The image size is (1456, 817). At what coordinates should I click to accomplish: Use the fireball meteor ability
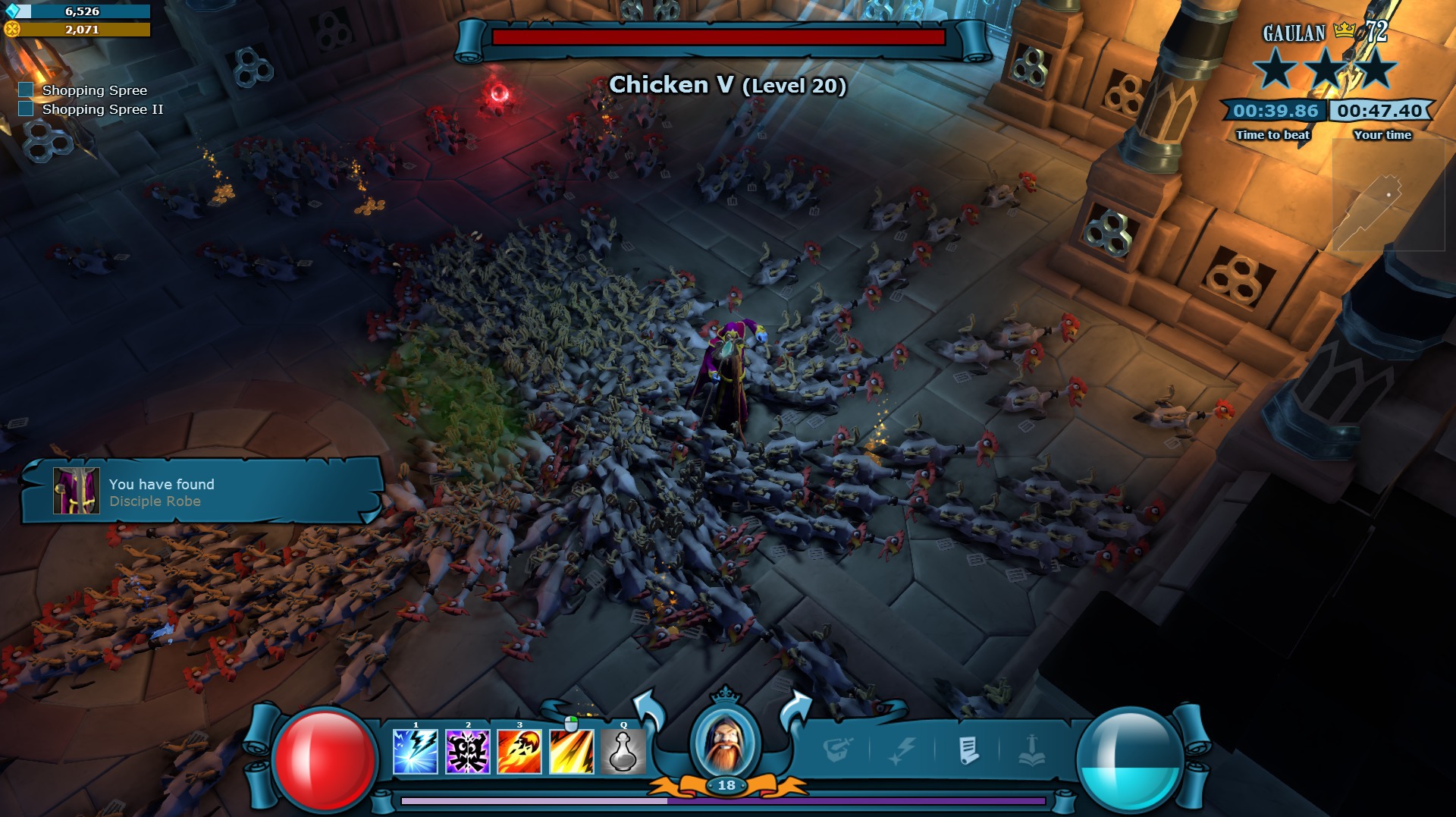point(519,752)
